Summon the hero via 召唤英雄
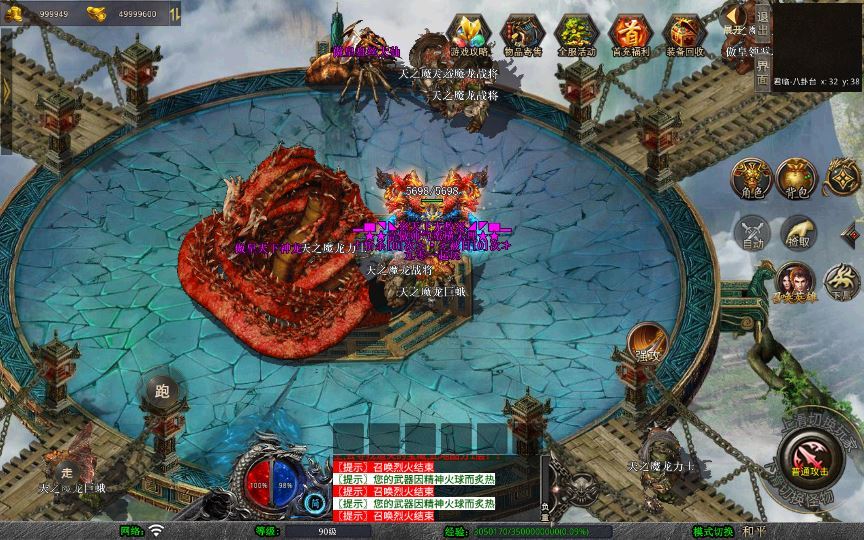This screenshot has height=540, width=864. click(797, 282)
